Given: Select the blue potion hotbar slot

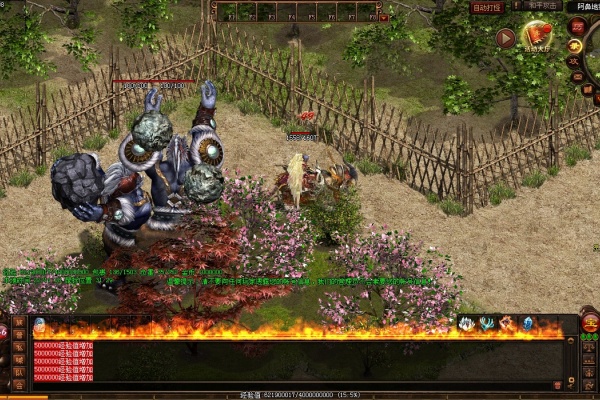Looking at the screenshot, I should click(x=38, y=325).
